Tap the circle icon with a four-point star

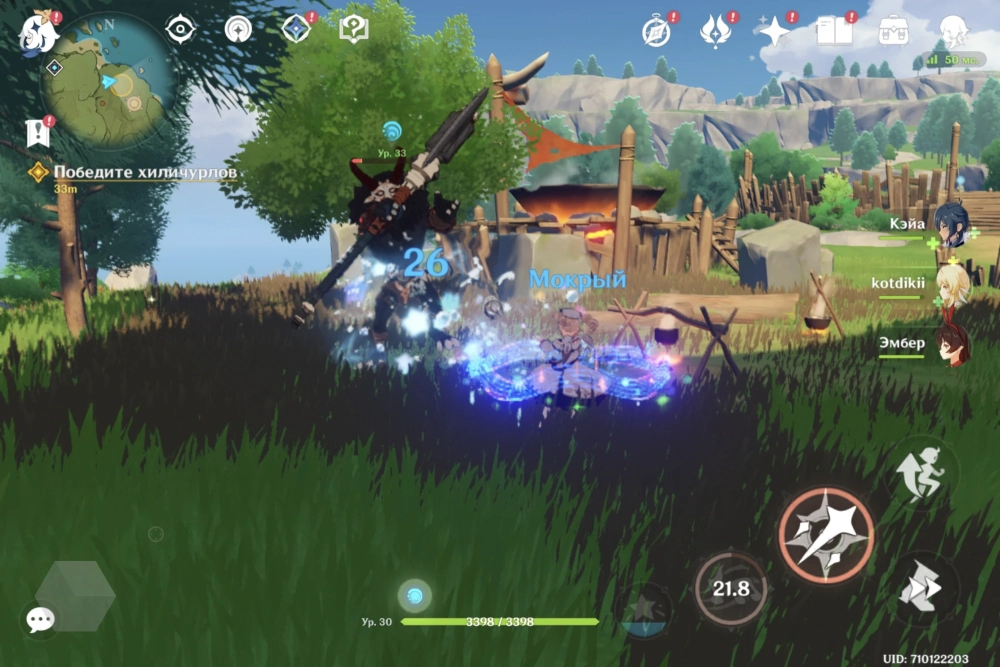238,30
